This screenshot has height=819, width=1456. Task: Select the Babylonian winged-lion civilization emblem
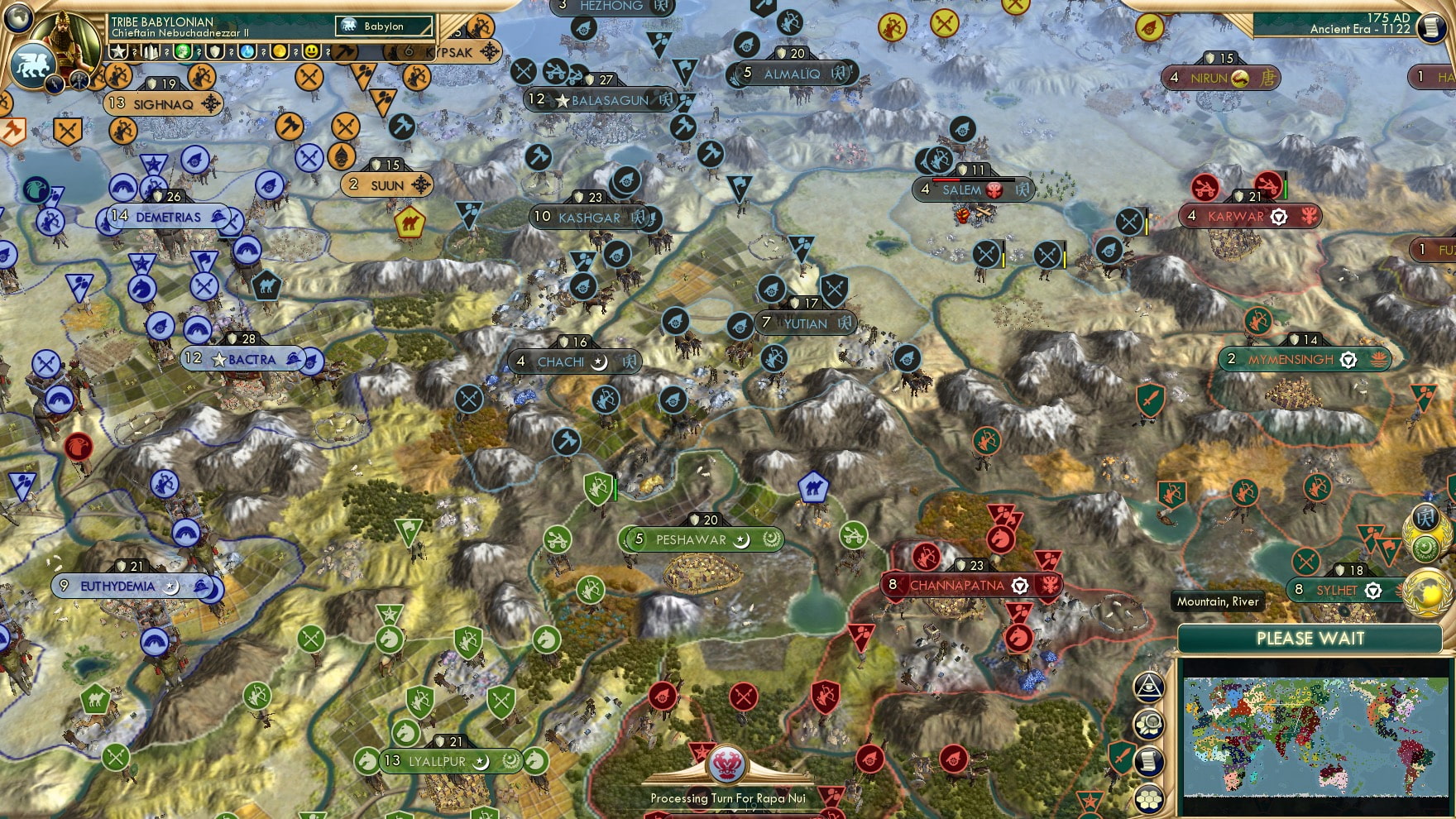pyautogui.click(x=33, y=65)
